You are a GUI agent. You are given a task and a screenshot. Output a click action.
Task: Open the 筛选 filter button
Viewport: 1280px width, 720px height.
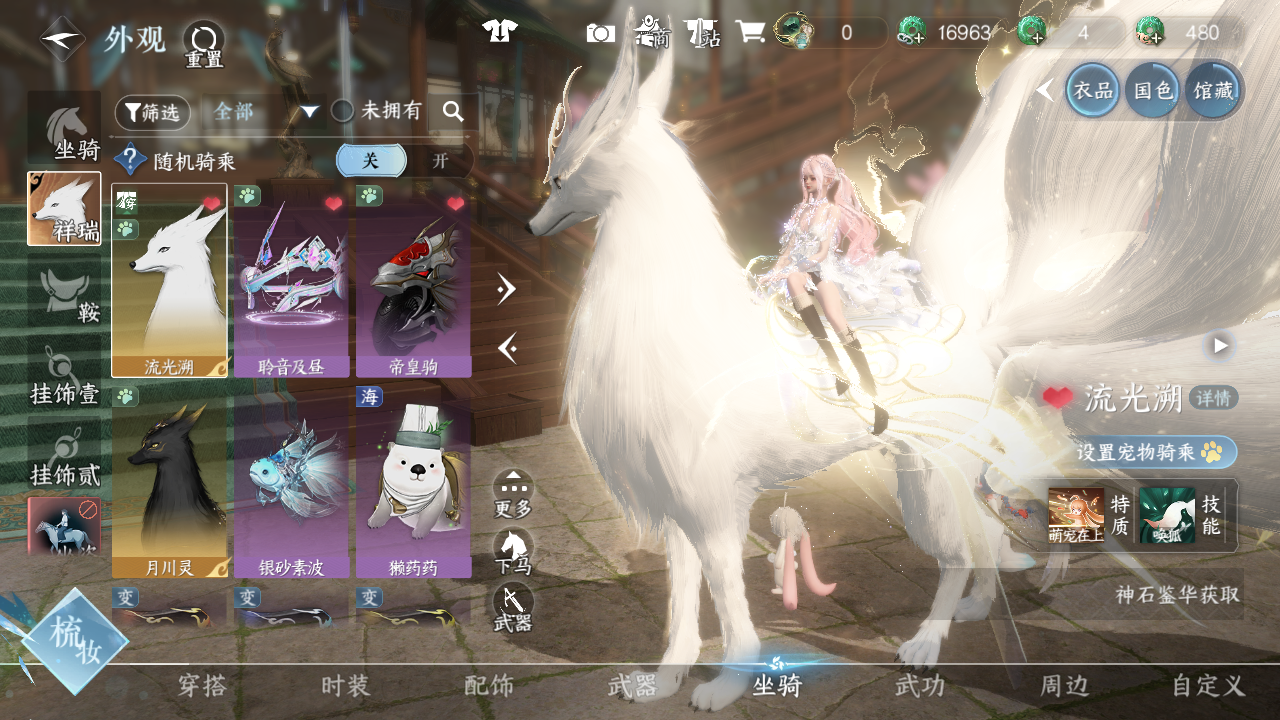[152, 113]
